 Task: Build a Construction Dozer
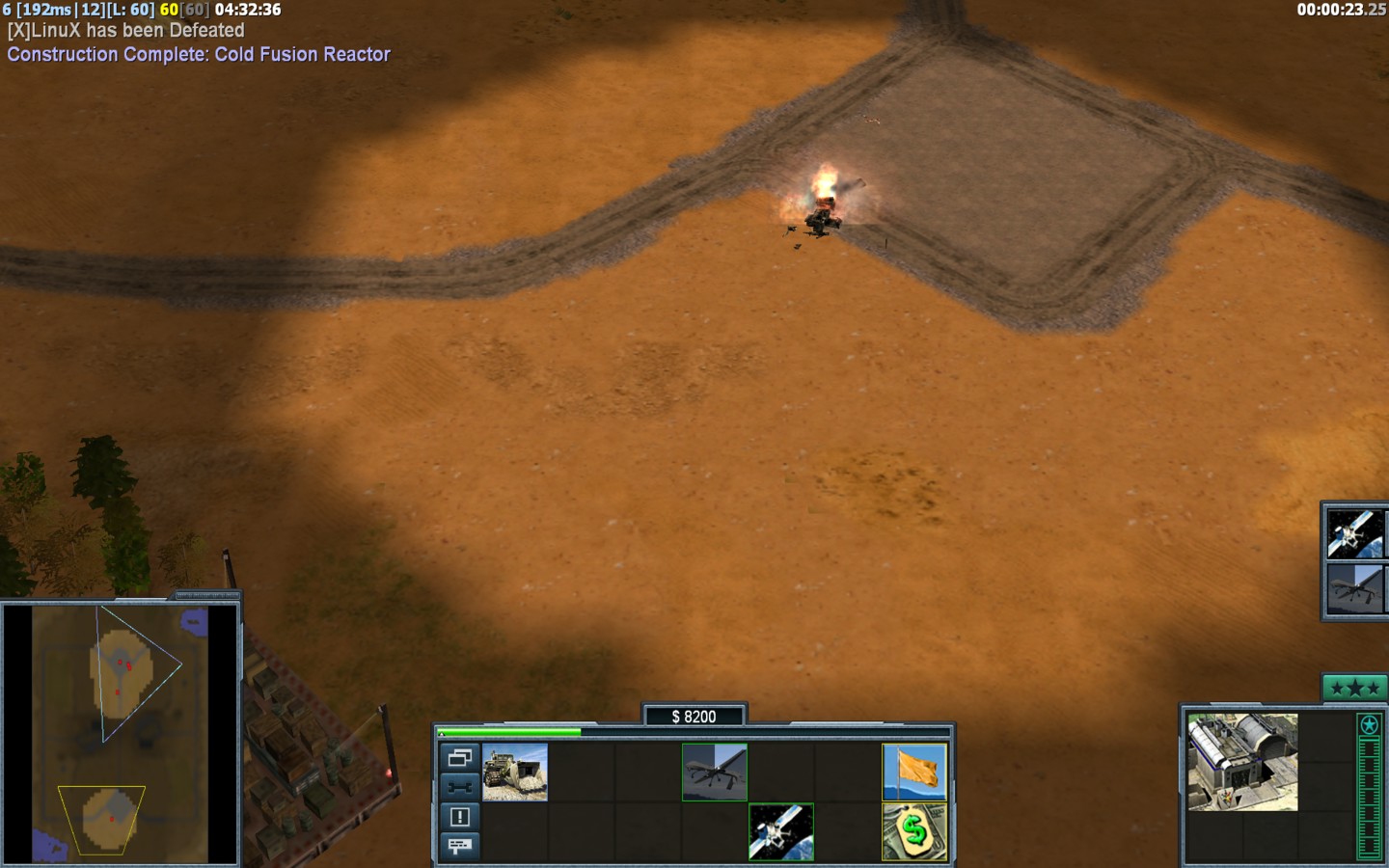pyautogui.click(x=515, y=772)
